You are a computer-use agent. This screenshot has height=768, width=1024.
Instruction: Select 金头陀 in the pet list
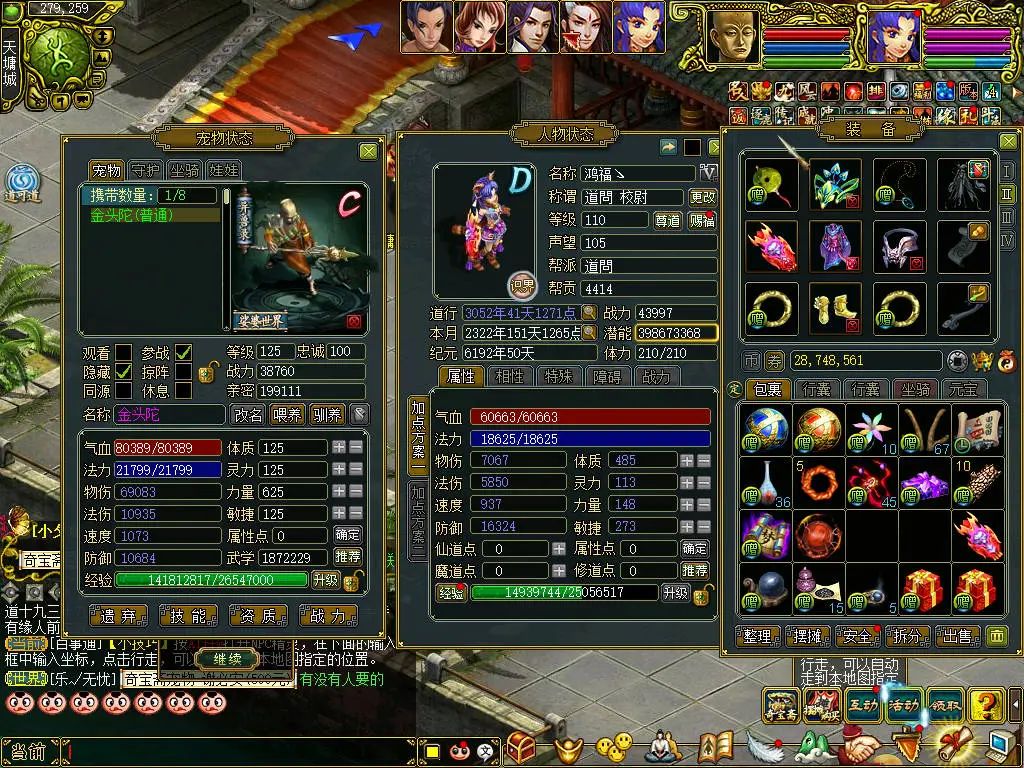point(150,214)
